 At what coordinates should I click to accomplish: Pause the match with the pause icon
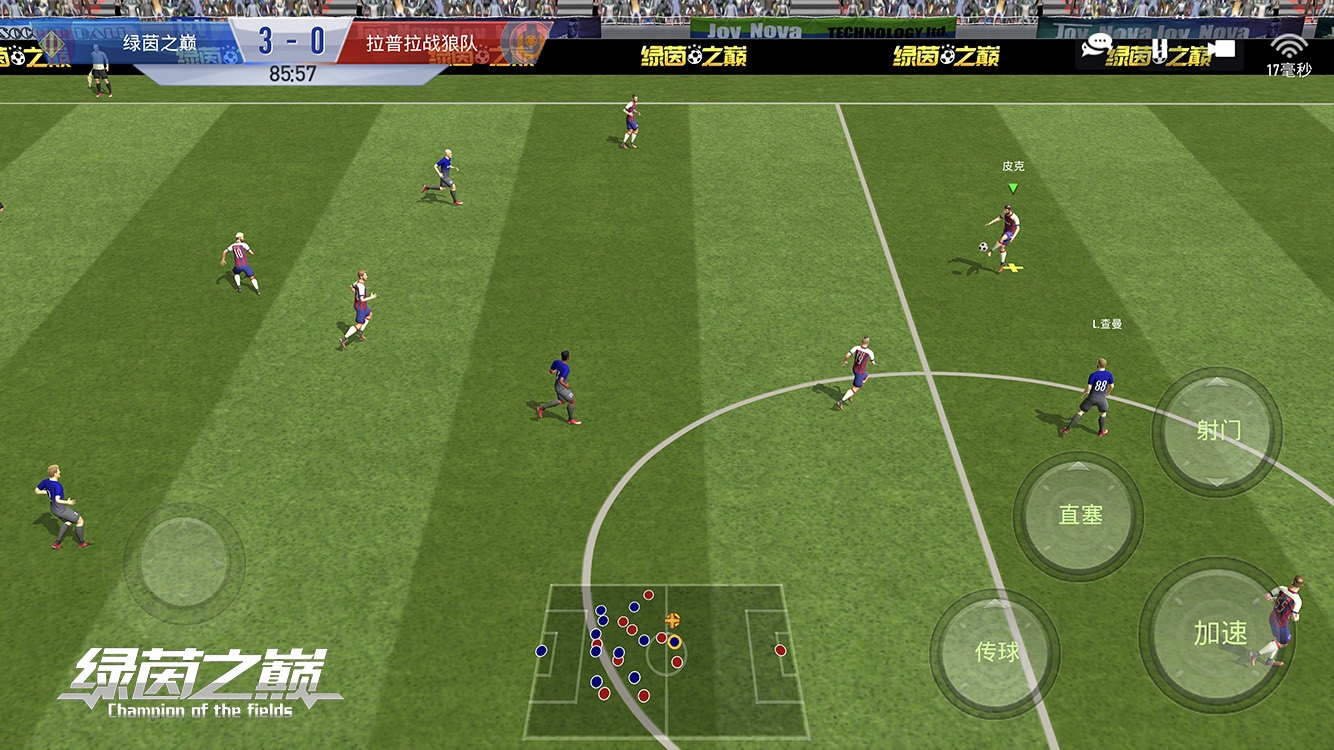[x=1160, y=48]
